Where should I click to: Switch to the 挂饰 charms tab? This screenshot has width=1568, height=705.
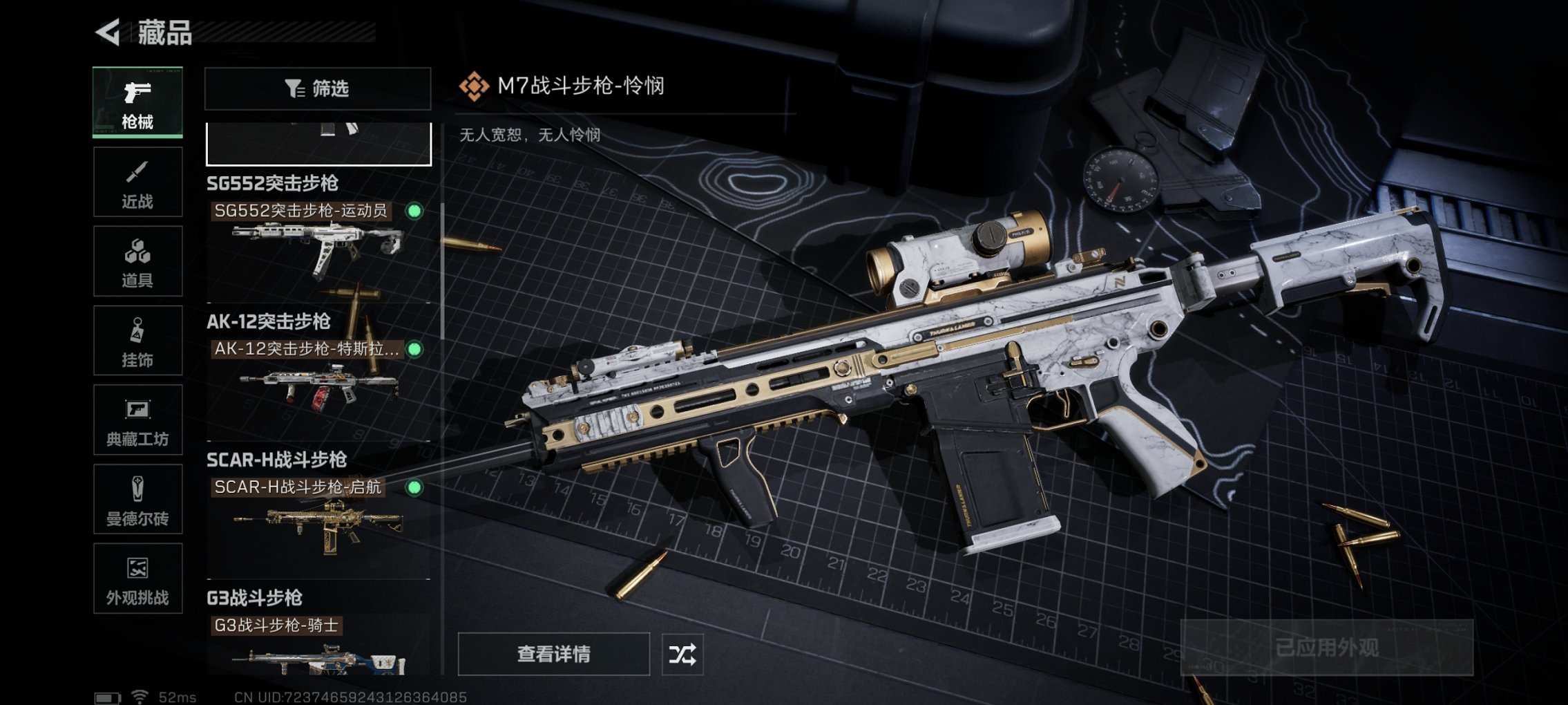pyautogui.click(x=137, y=339)
